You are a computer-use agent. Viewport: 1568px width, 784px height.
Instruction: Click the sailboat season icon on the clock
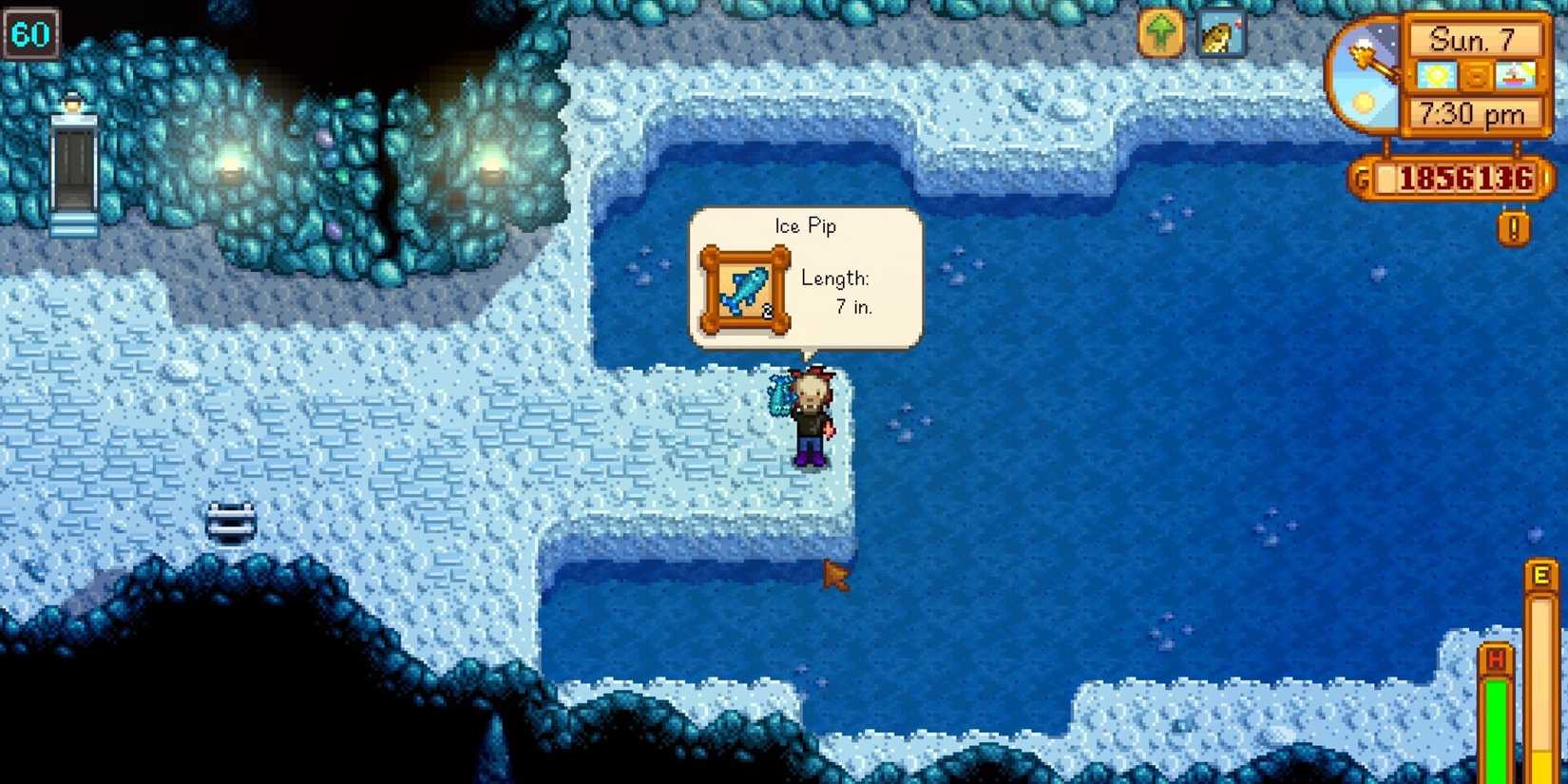(1517, 74)
